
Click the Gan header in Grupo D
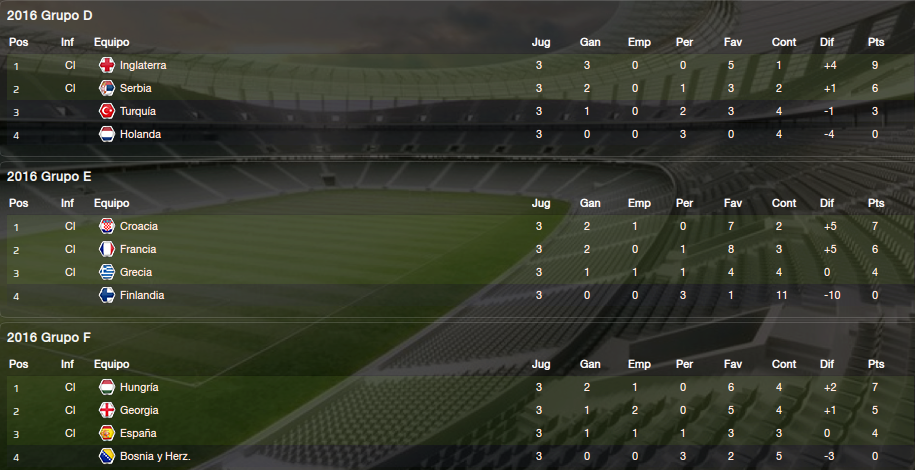[590, 42]
